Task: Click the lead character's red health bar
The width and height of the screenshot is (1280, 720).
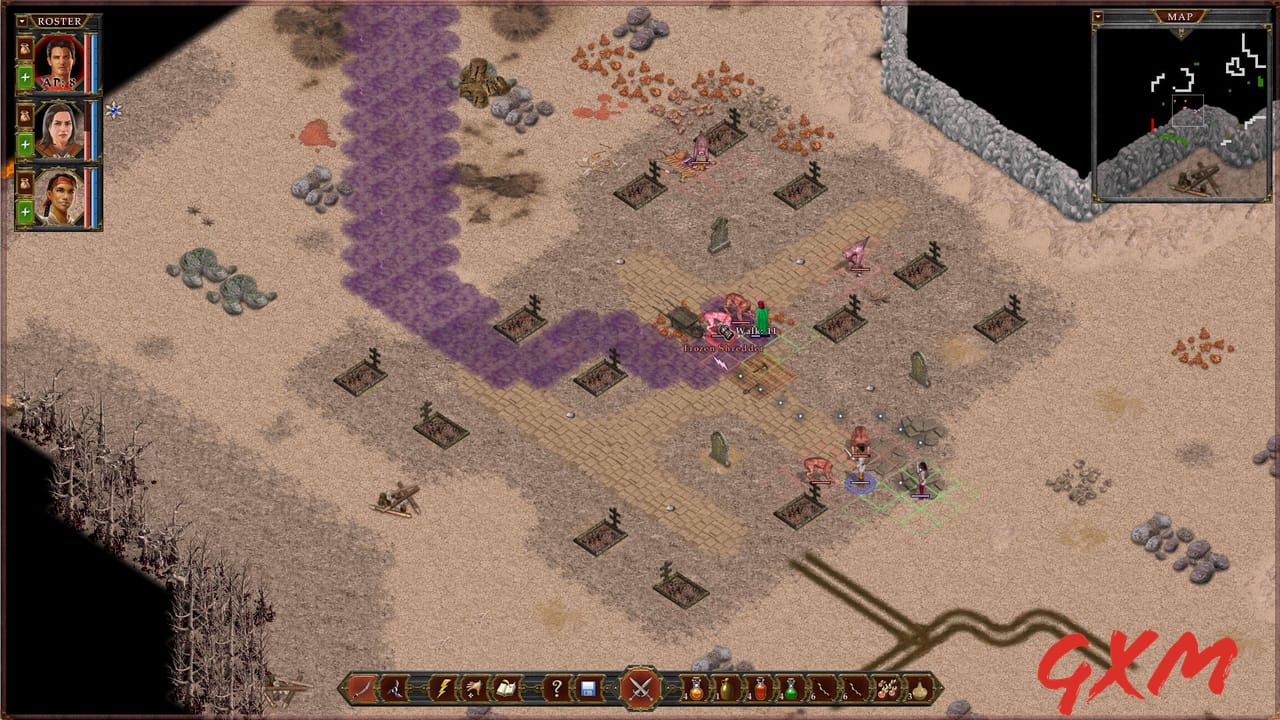Action: [x=86, y=63]
